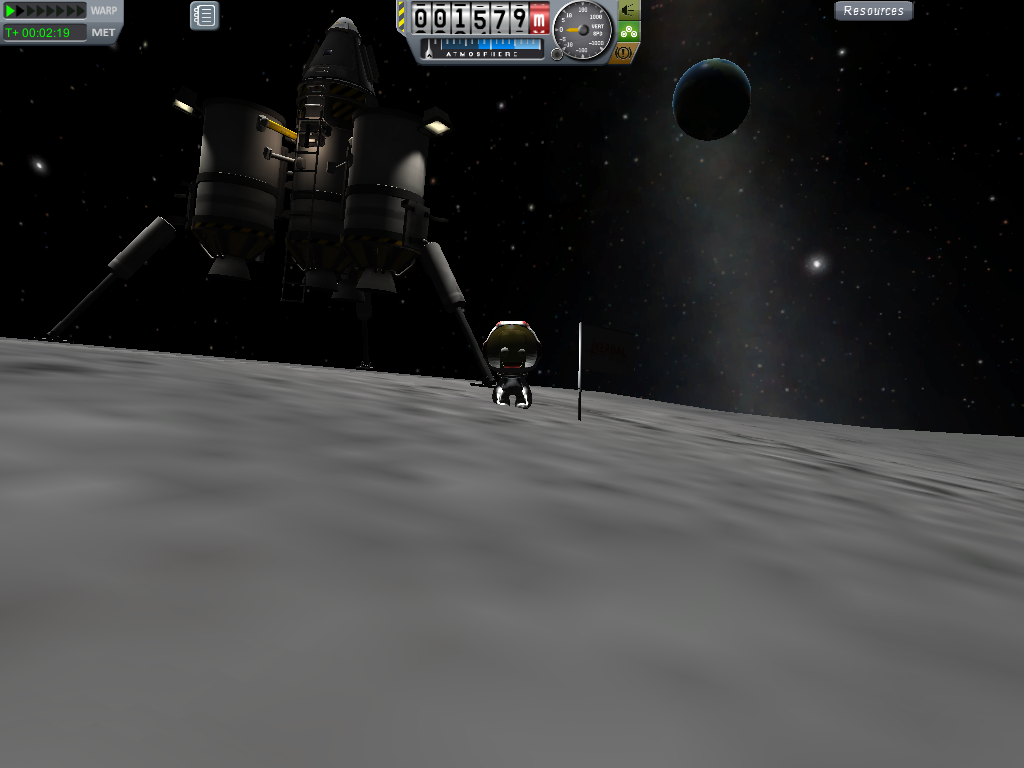Screen dimensions: 1024x768
Task: Toggle the landing gear button
Action: tap(628, 31)
